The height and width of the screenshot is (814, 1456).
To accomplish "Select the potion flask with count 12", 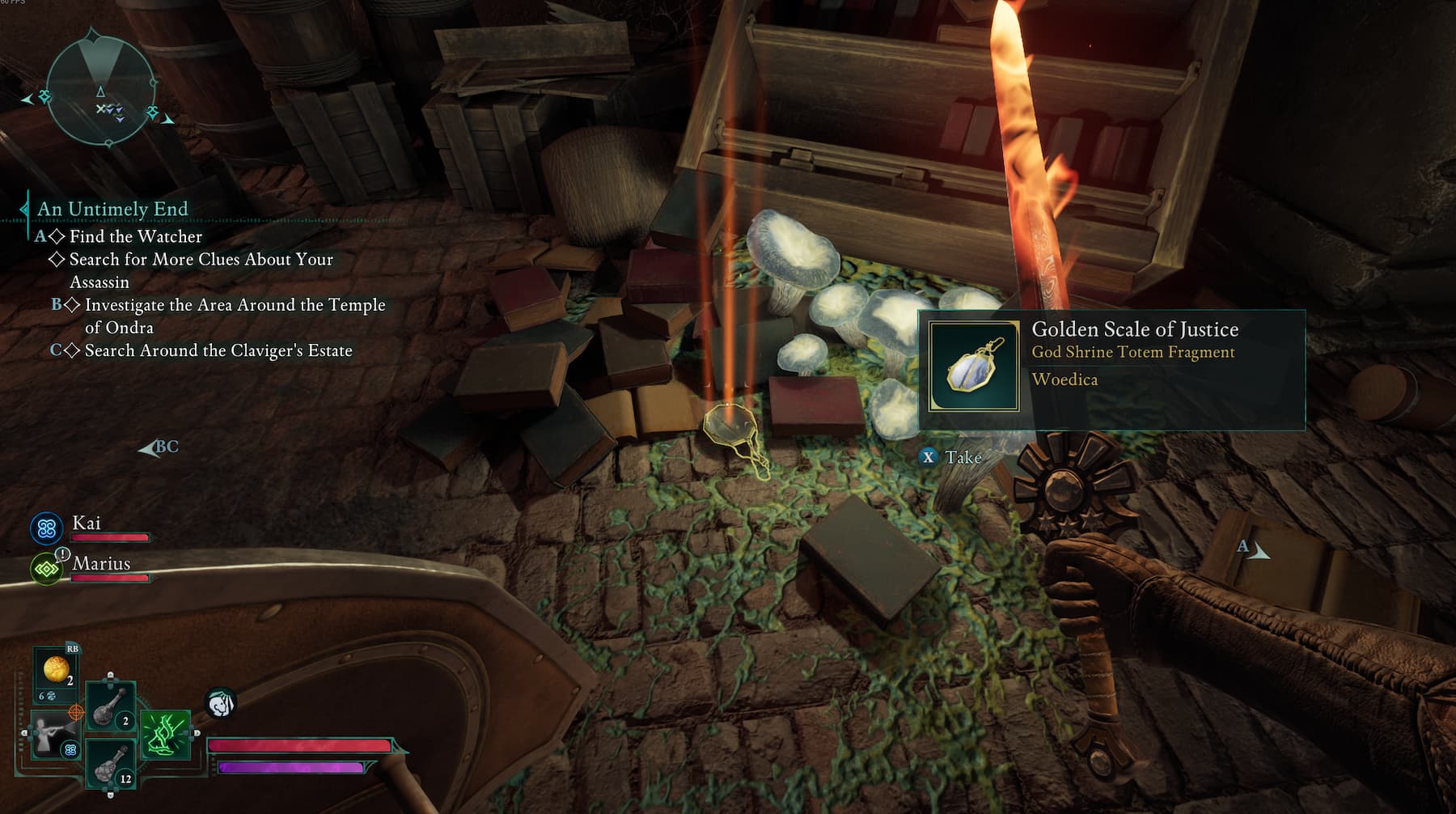I will (110, 764).
